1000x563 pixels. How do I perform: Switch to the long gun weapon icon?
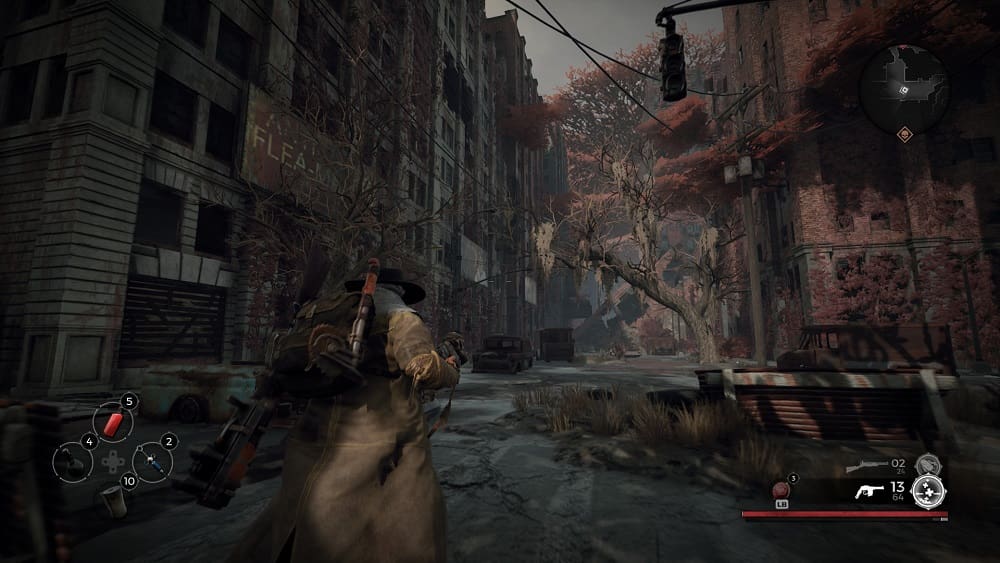[x=866, y=466]
